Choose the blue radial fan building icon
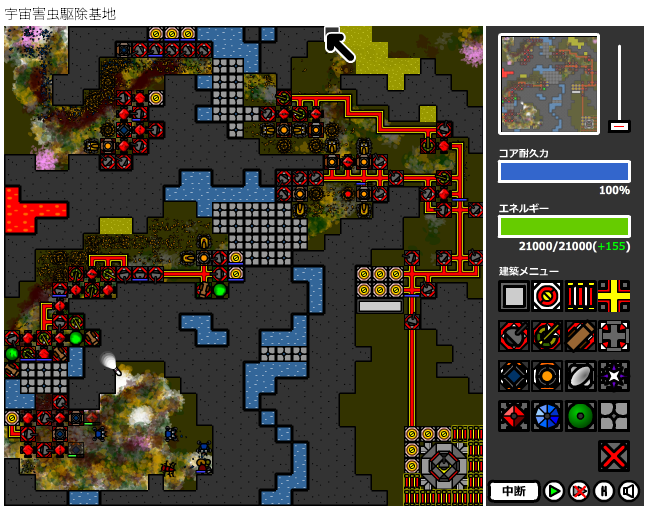The image size is (651, 510). point(547,416)
